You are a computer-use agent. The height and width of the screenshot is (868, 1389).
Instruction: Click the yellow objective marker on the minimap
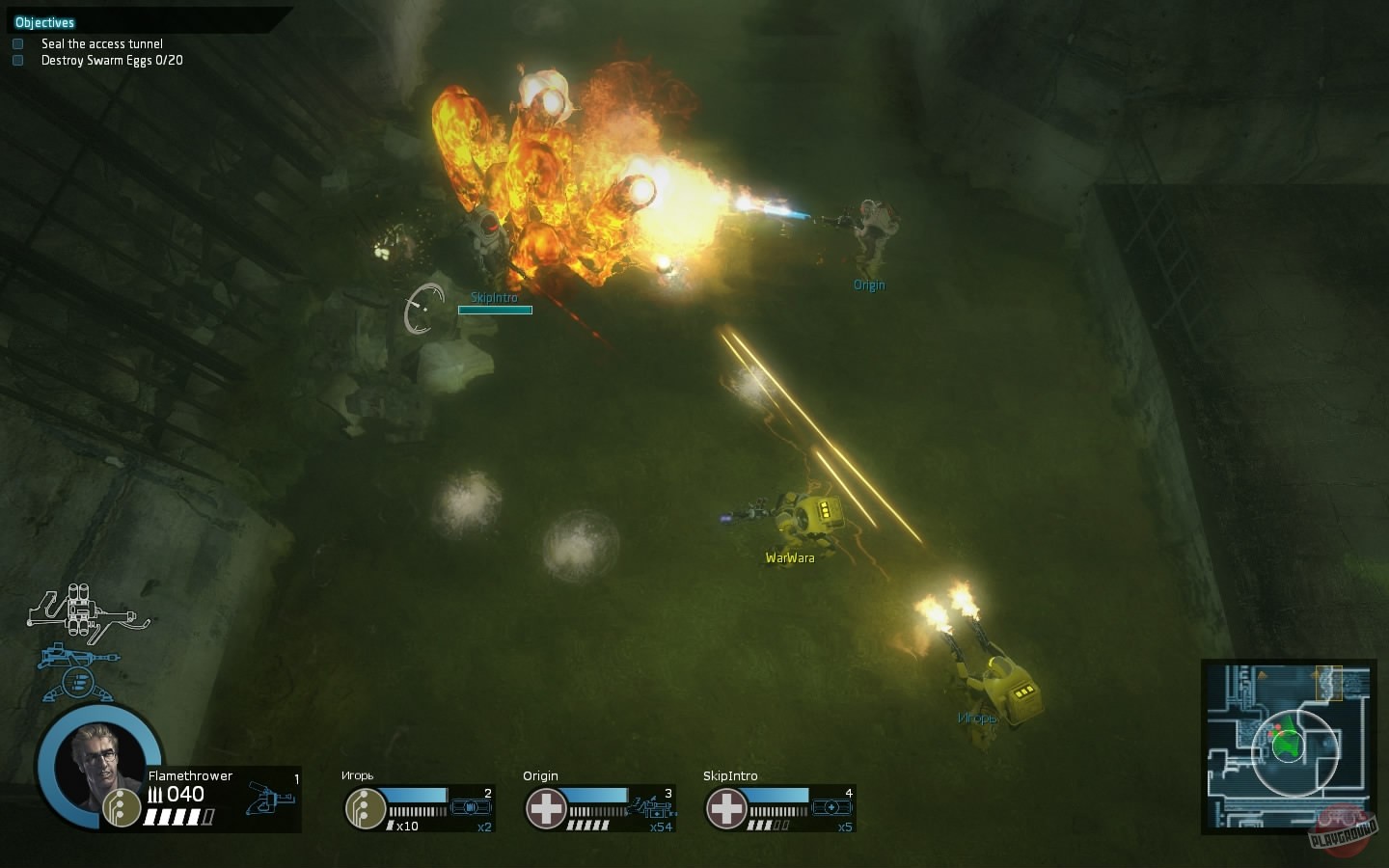(1329, 685)
